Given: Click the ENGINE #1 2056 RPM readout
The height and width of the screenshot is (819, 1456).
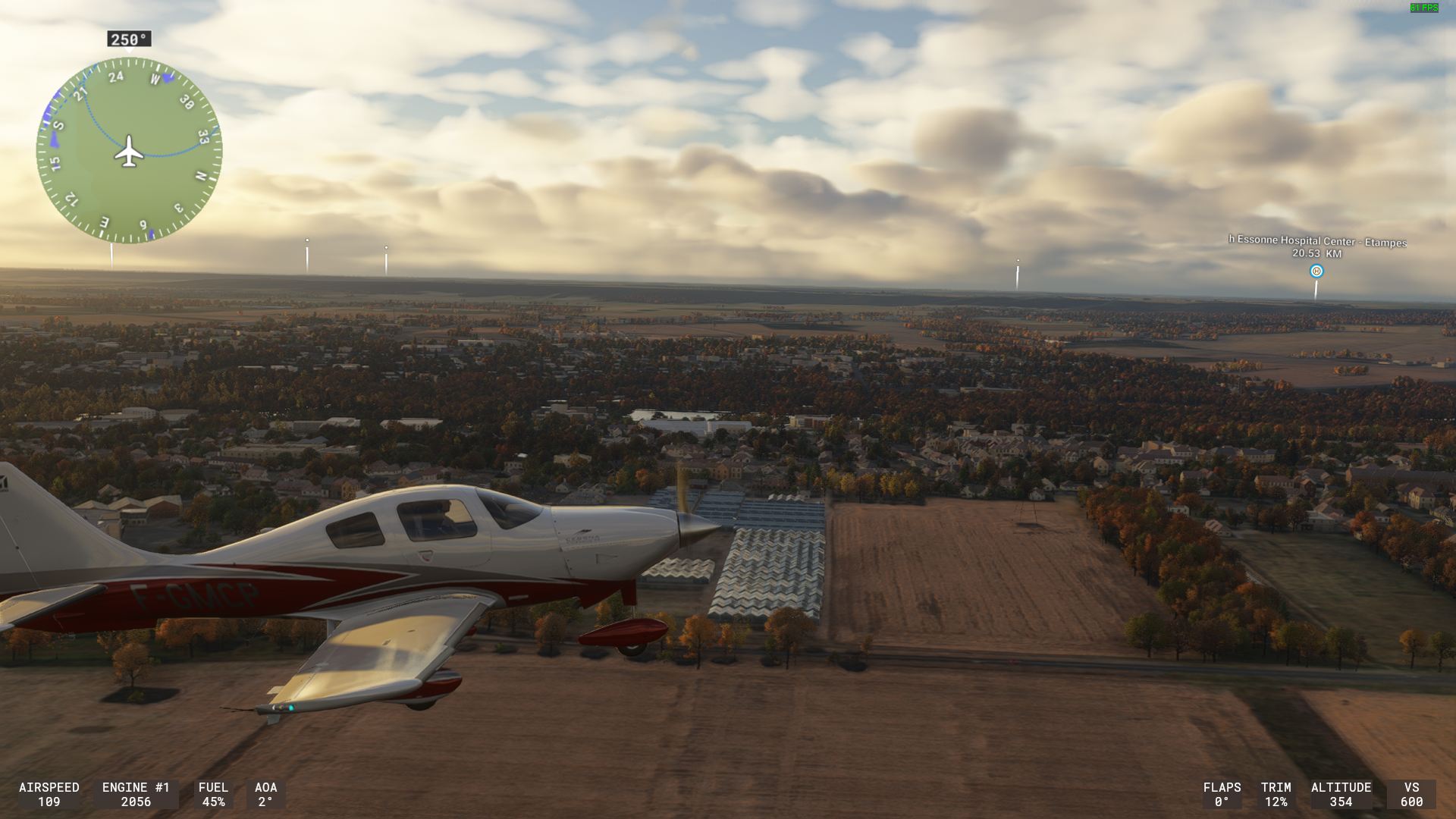Looking at the screenshot, I should [x=136, y=795].
